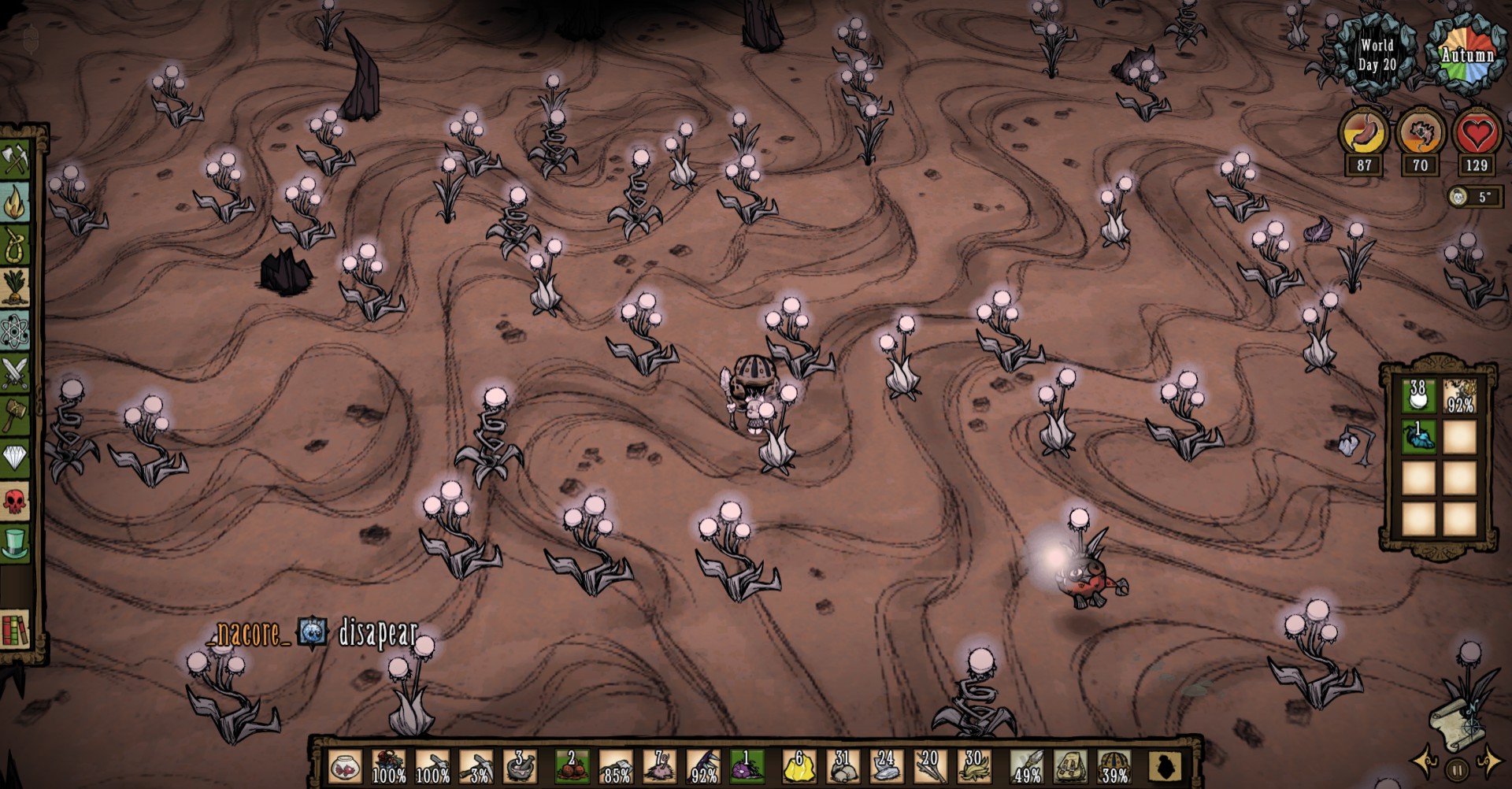1512x789 pixels.
Task: Pause the game
Action: point(1457,768)
